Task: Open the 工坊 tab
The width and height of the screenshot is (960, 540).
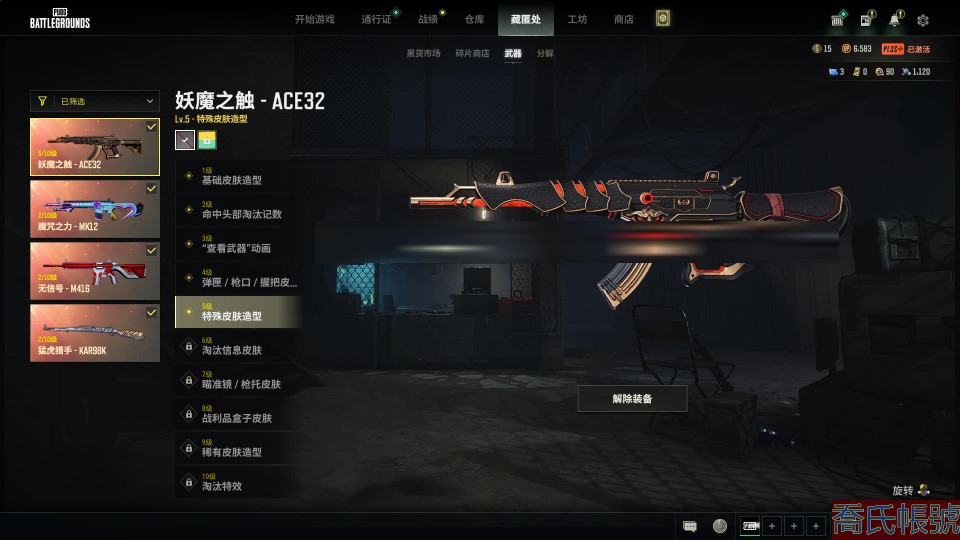Action: tap(577, 19)
